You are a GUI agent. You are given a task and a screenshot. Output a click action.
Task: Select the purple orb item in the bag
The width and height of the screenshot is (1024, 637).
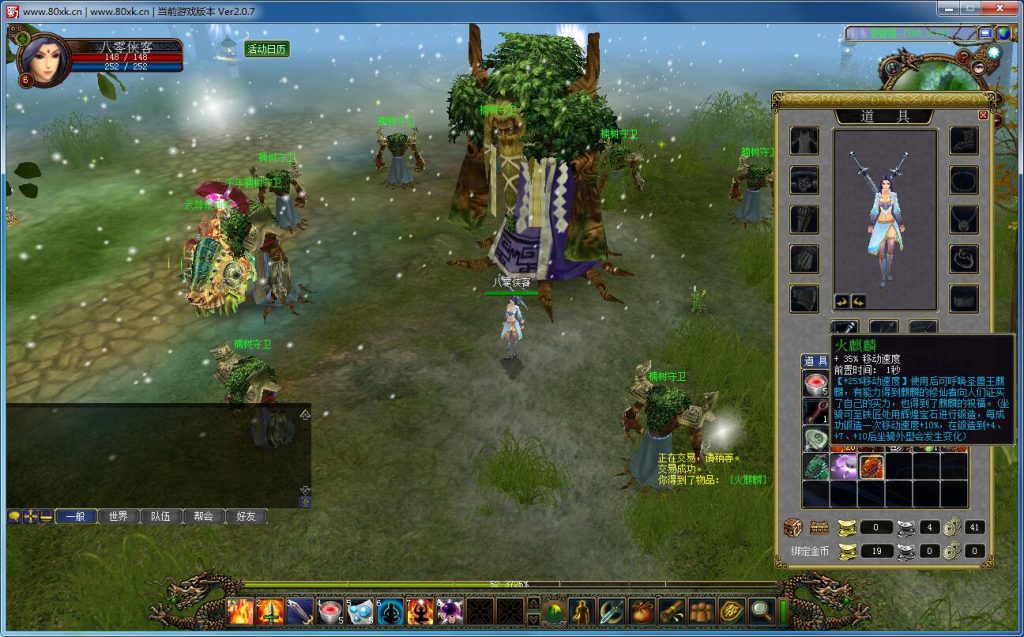tap(843, 467)
